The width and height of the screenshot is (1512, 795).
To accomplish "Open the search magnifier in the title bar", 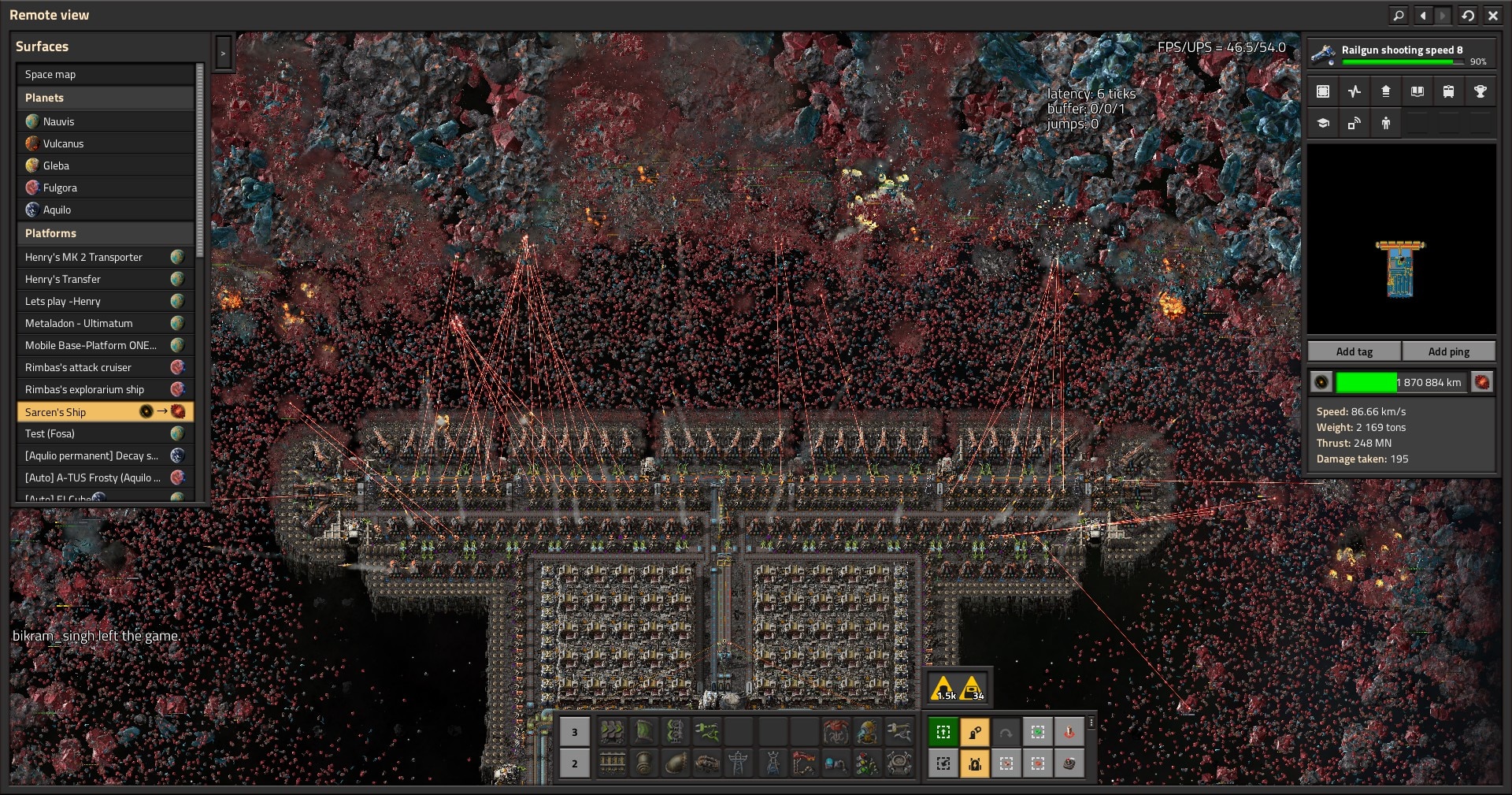I will pyautogui.click(x=1398, y=15).
